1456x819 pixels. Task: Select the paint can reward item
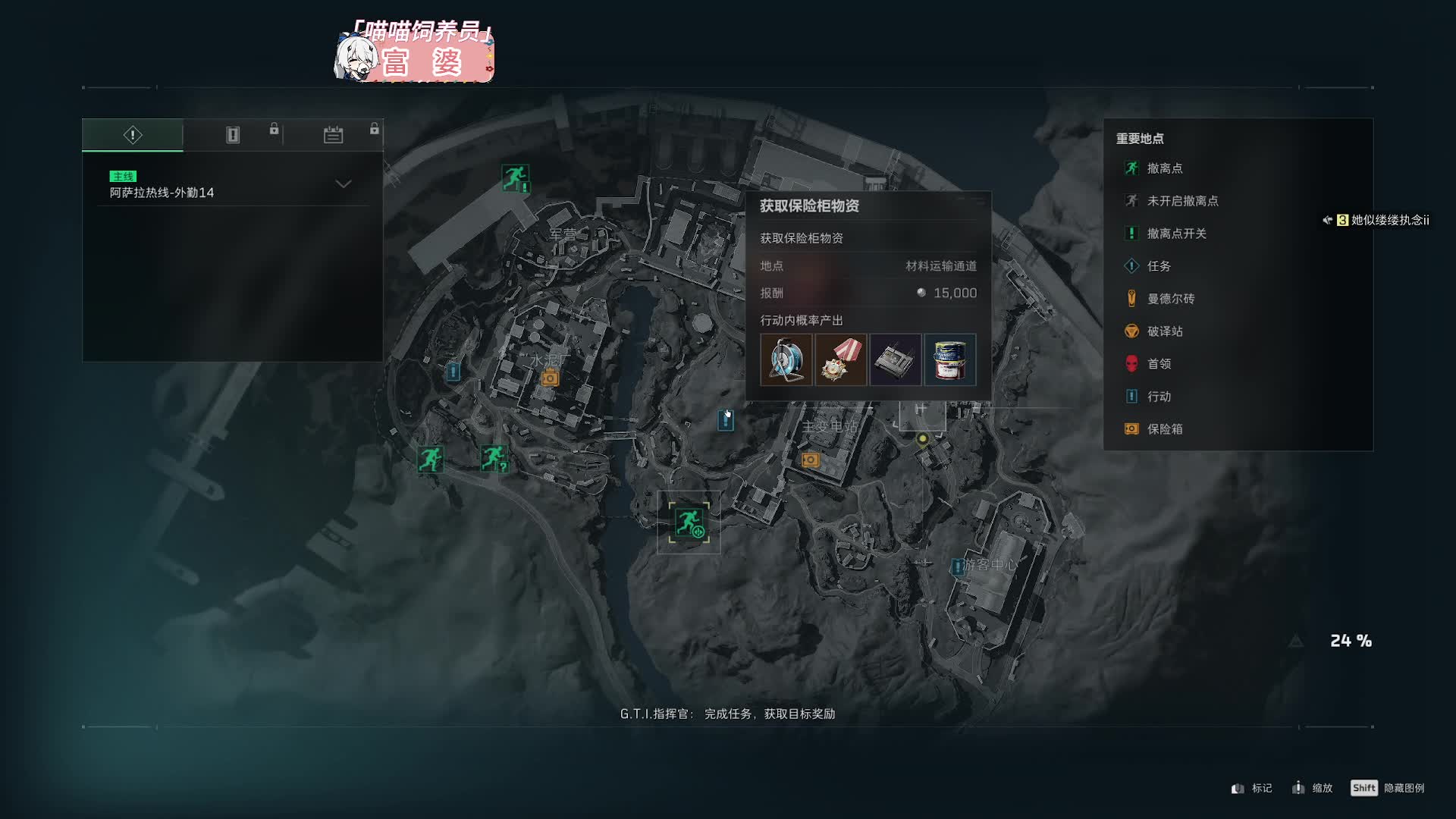(950, 360)
